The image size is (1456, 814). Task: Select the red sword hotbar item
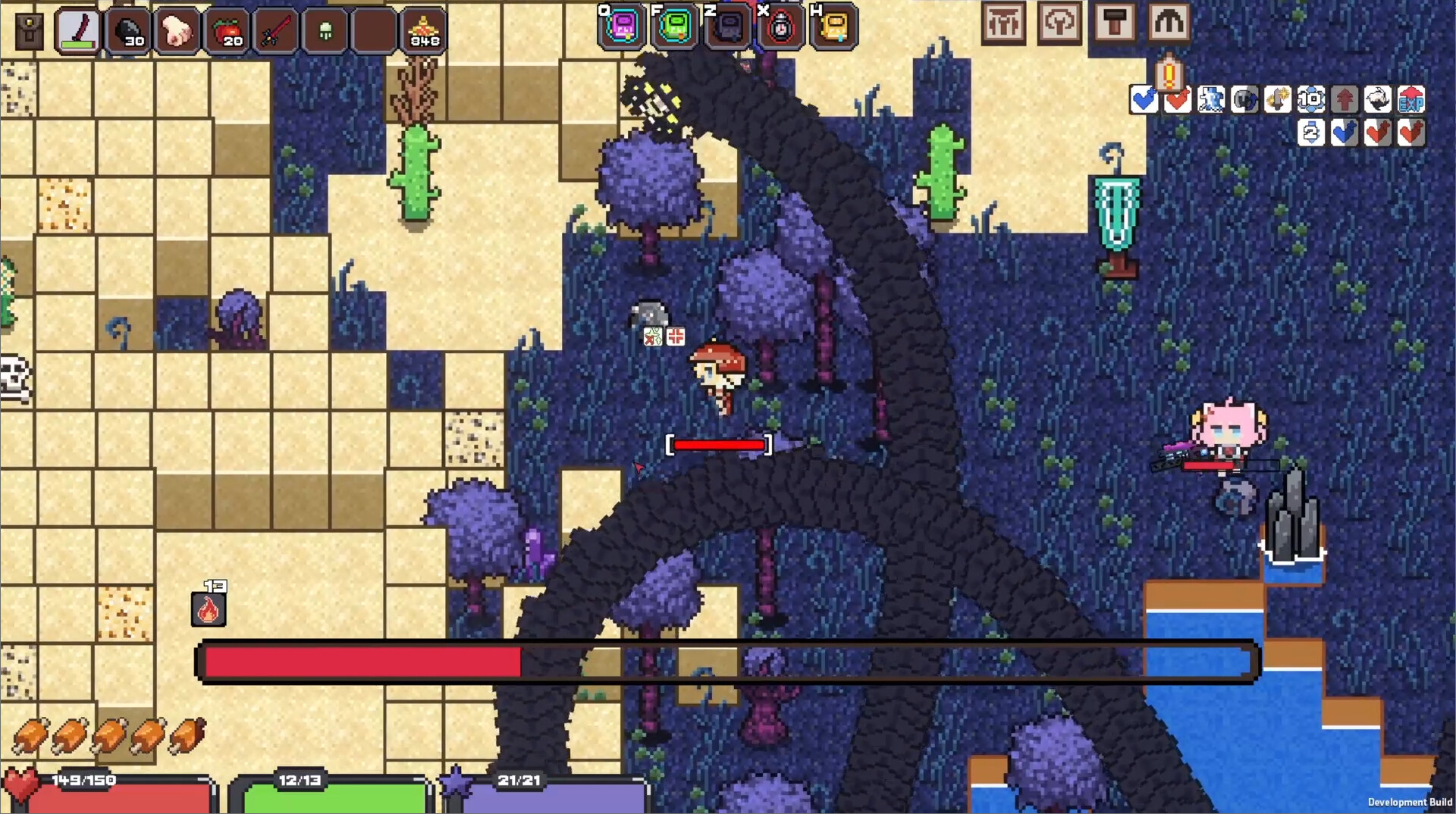pos(275,30)
